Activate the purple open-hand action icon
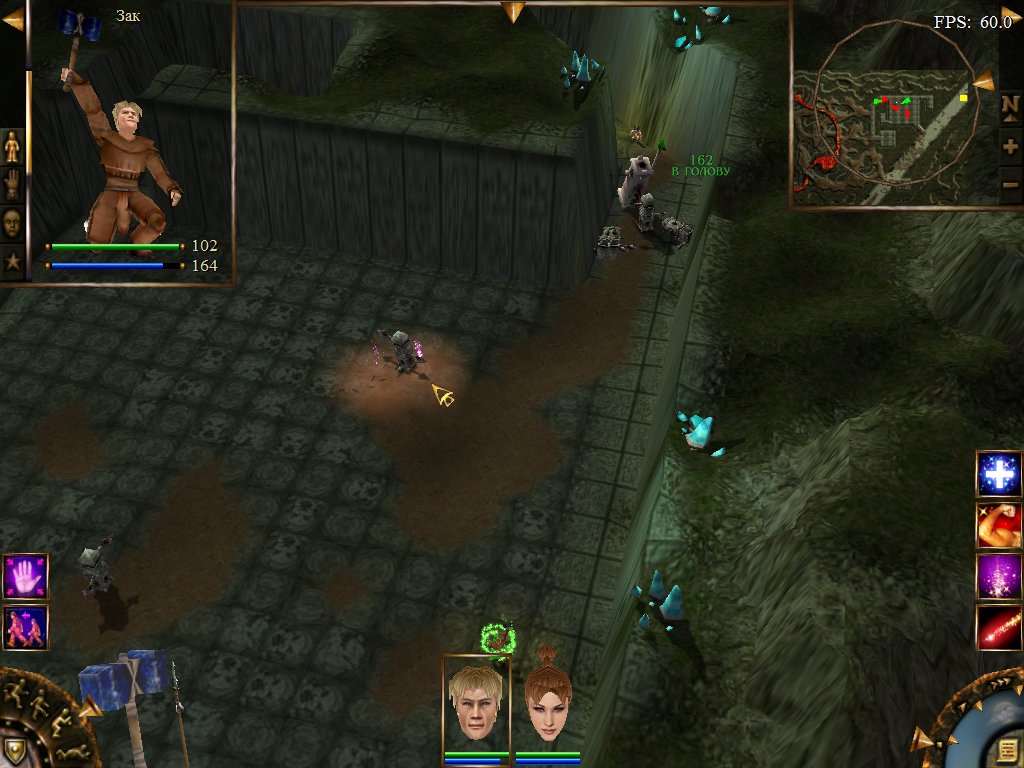The width and height of the screenshot is (1024, 768). point(25,577)
